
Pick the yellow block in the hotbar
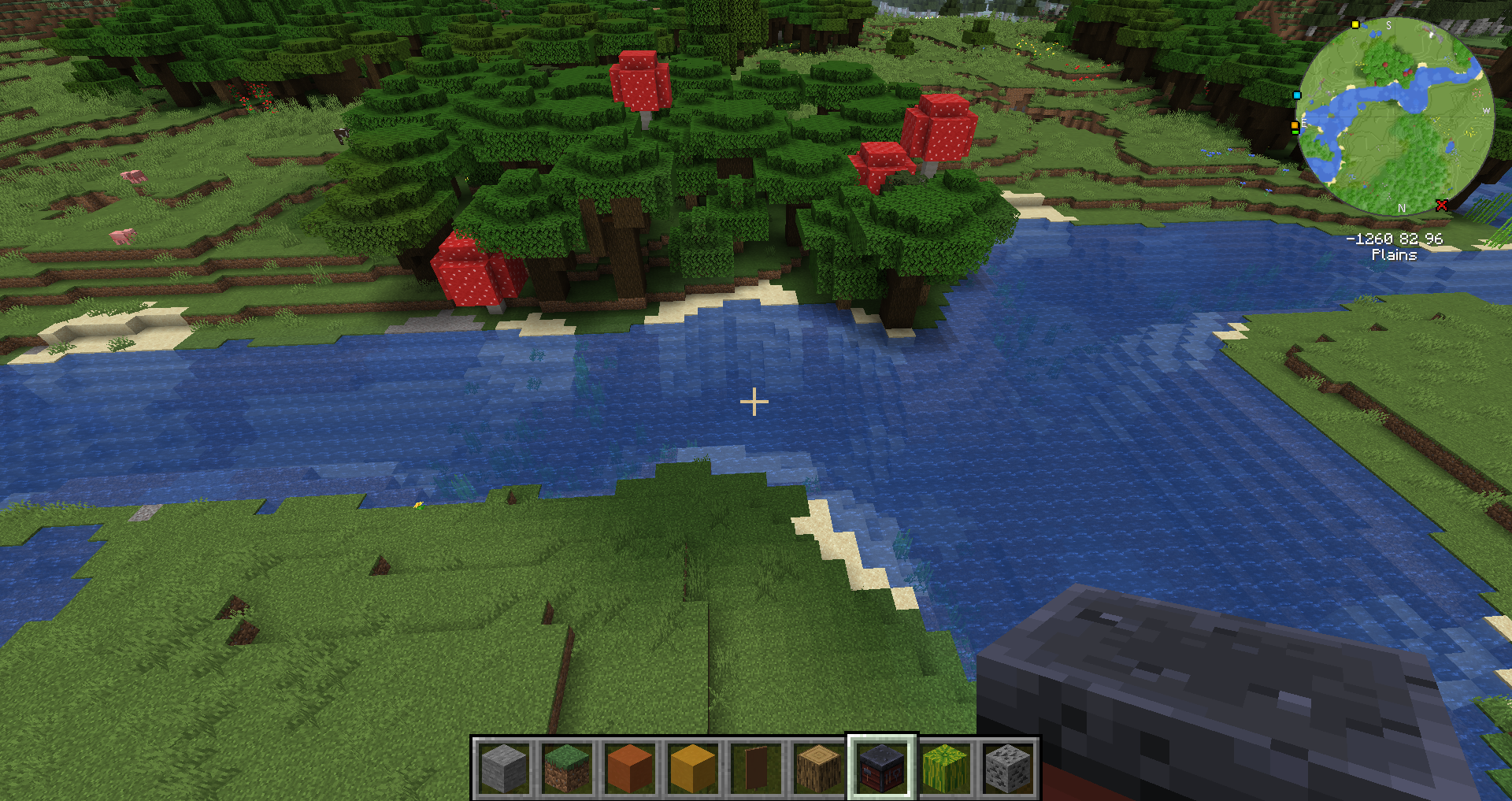point(693,768)
